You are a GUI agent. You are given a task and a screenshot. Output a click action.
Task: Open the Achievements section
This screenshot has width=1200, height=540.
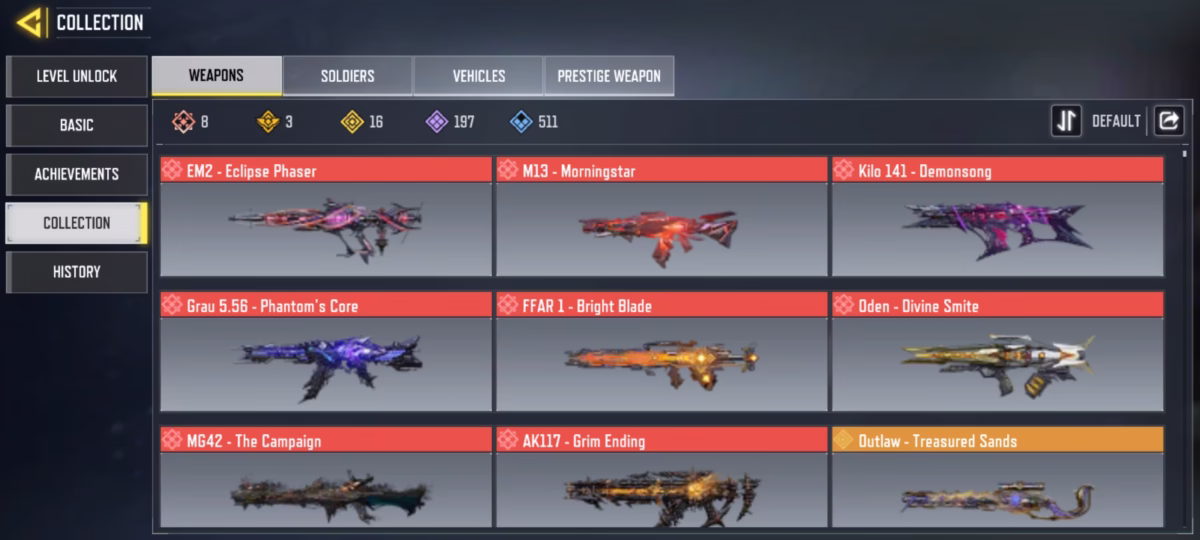click(76, 174)
